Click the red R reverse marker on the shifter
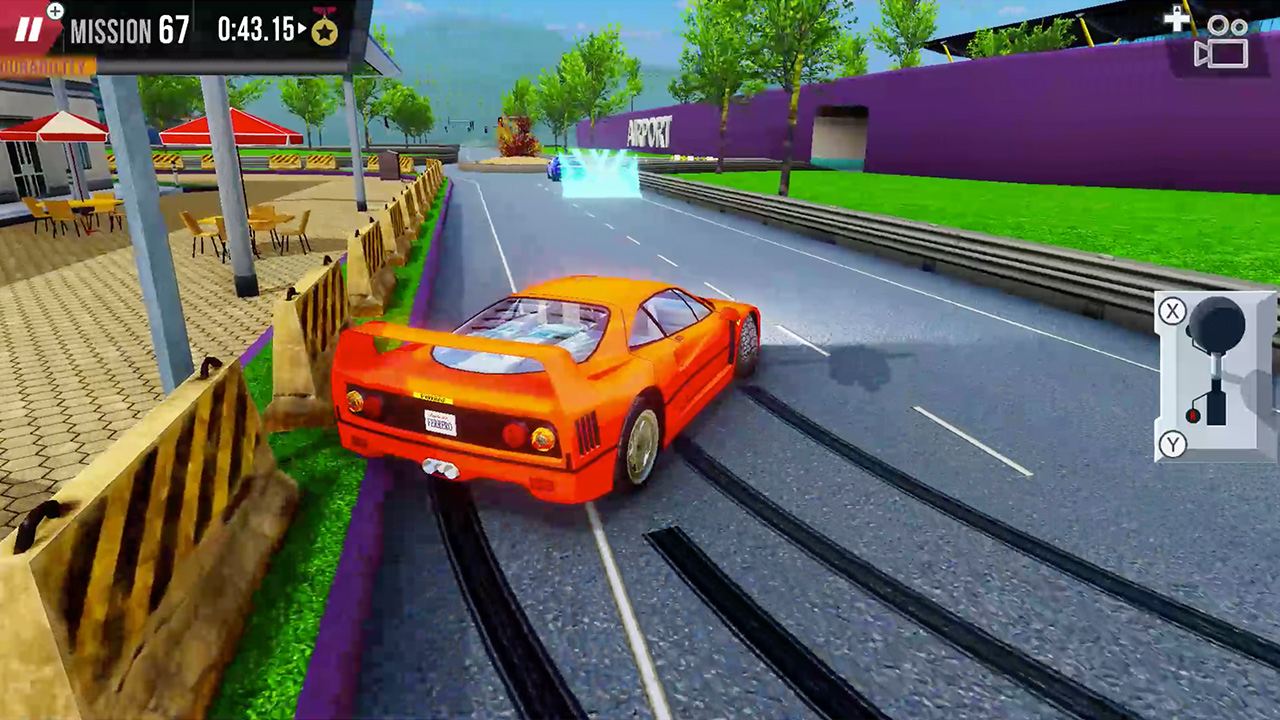Image resolution: width=1280 pixels, height=720 pixels. click(x=1192, y=415)
